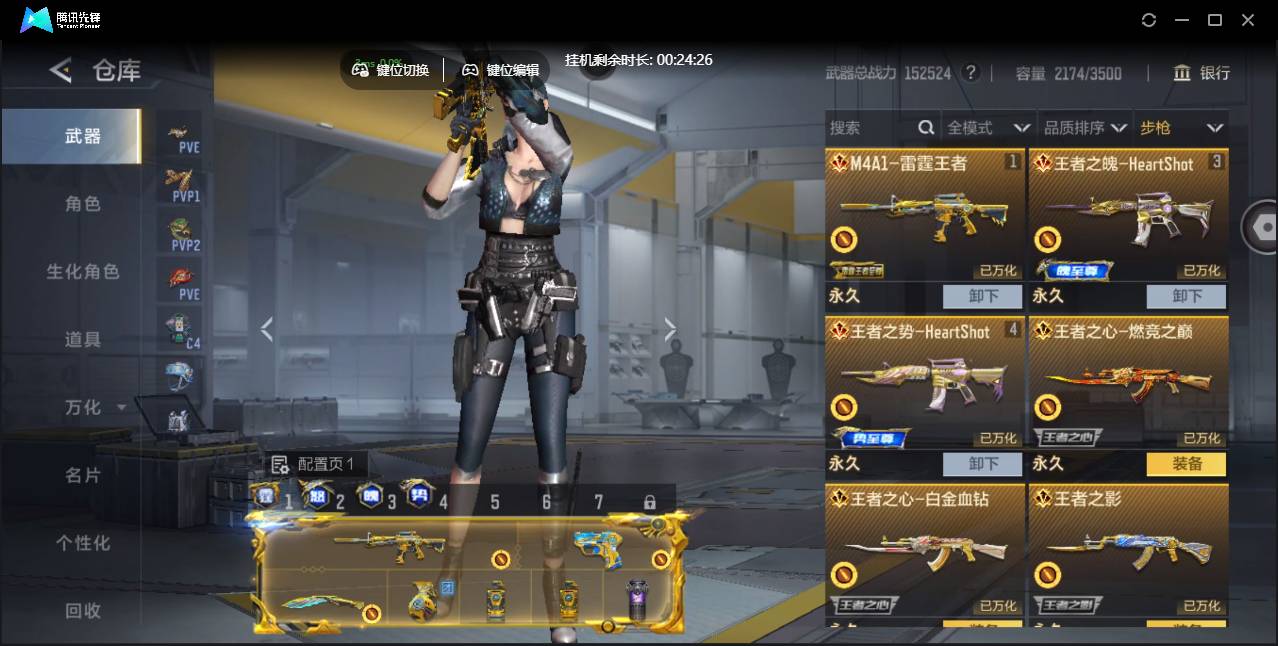This screenshot has height=646, width=1278.
Task: Open the 全模式 mode filter dropdown
Action: coord(987,128)
